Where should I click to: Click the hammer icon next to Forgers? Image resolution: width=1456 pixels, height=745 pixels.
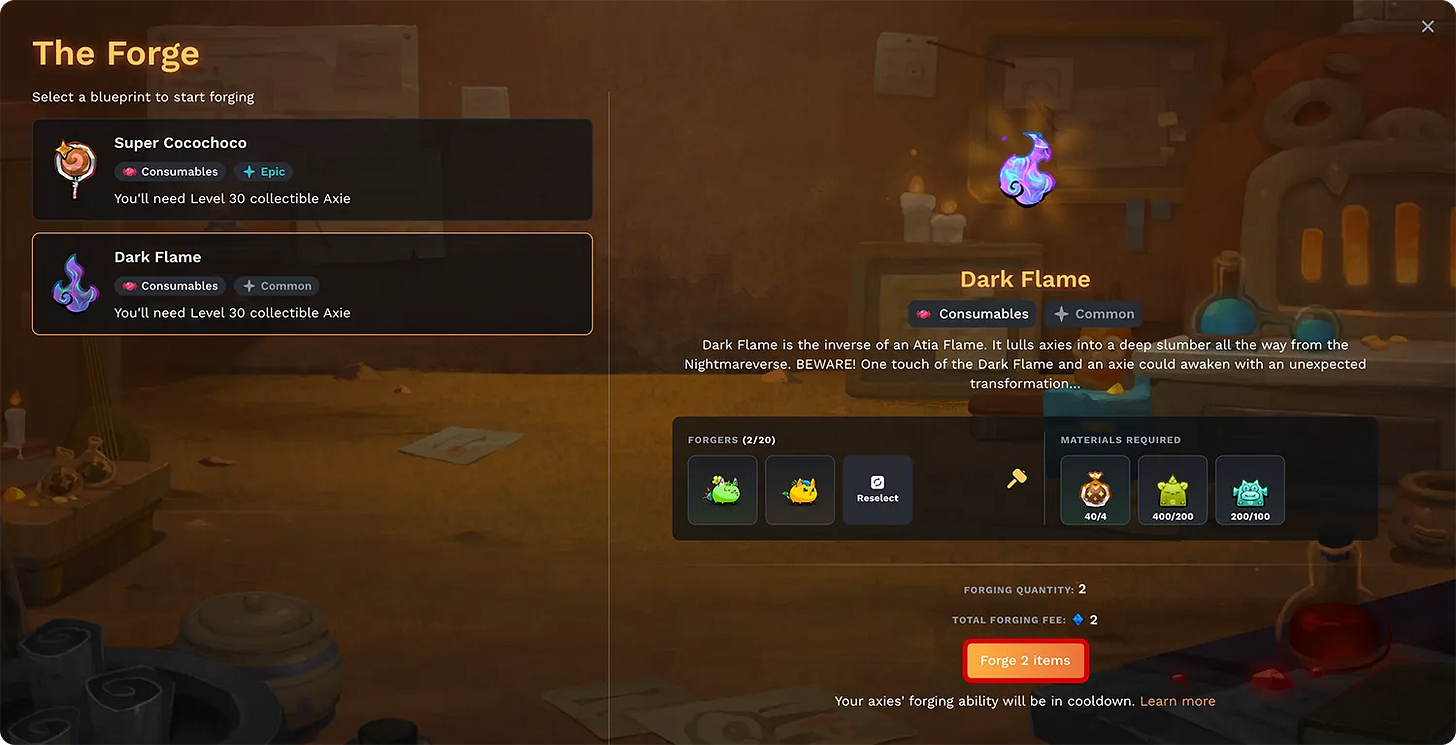(x=1016, y=479)
